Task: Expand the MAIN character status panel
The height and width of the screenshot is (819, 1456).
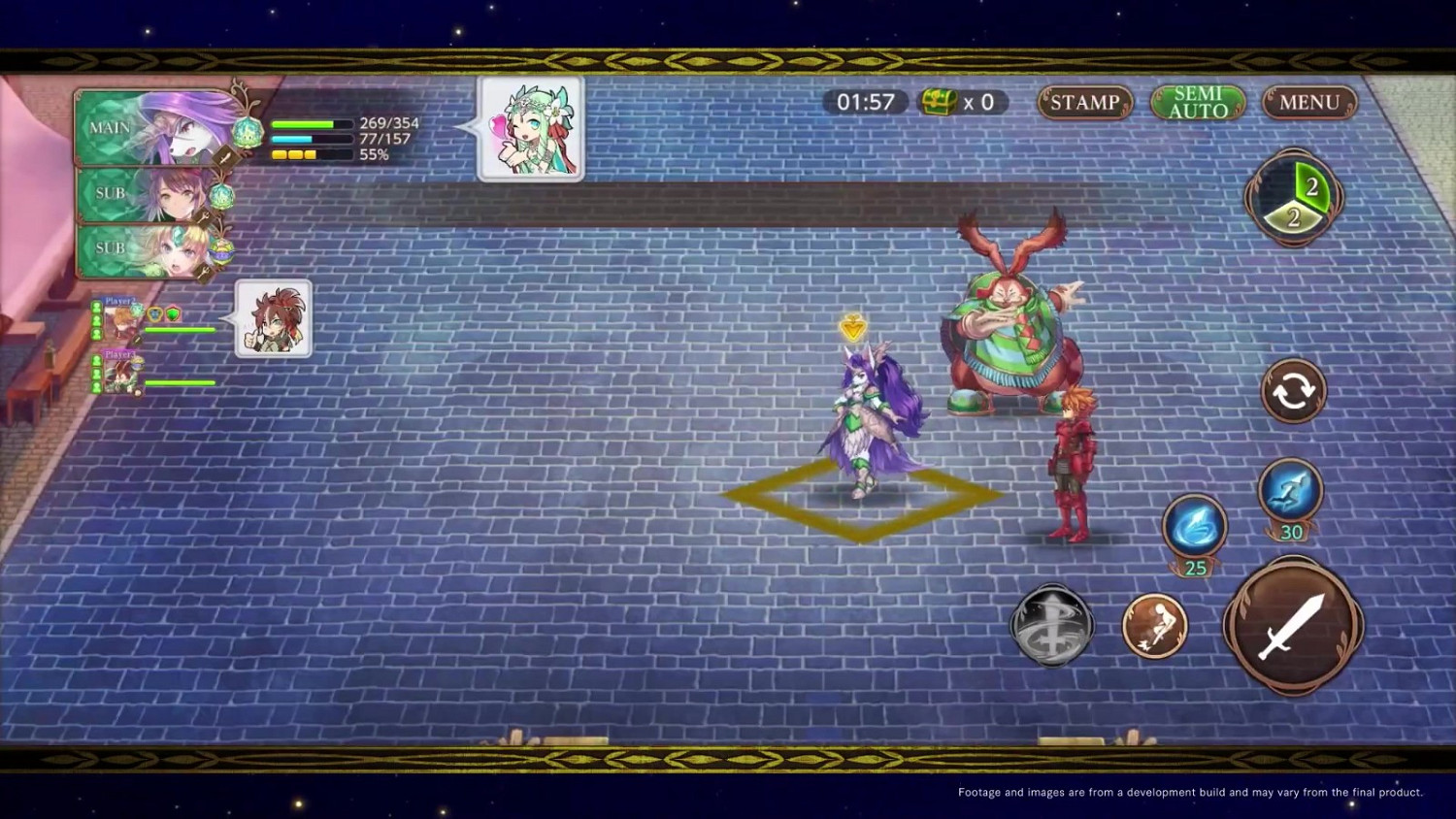Action: pos(155,128)
